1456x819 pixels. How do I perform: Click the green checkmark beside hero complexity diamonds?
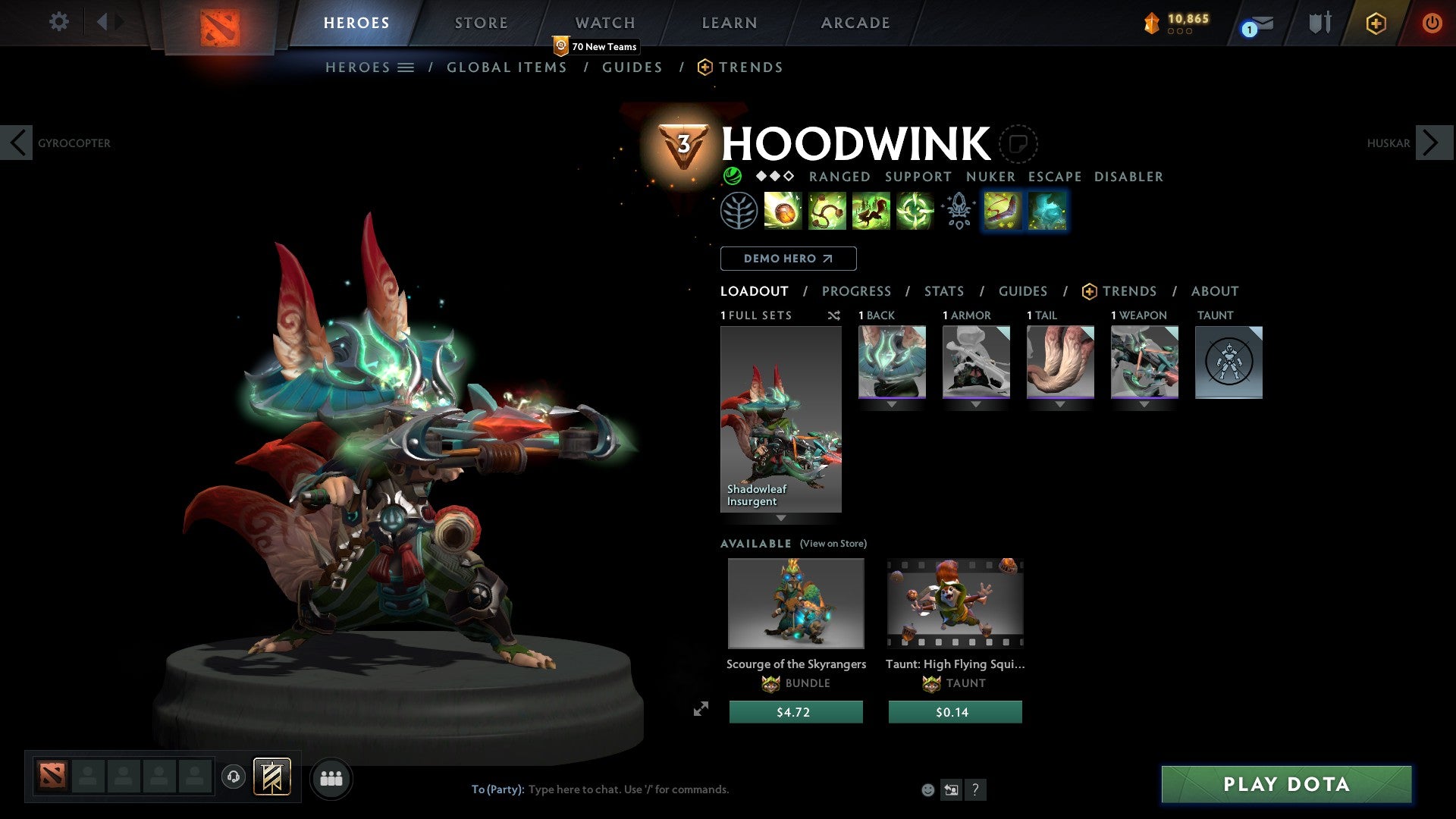[x=732, y=176]
